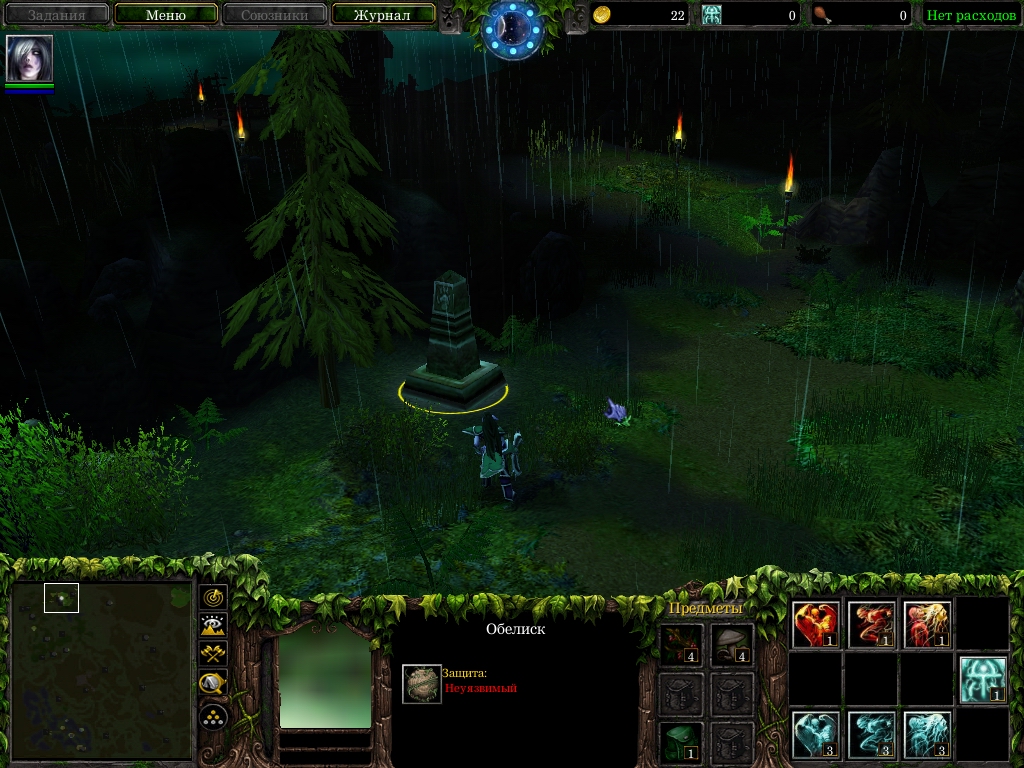Select the mushroom item slot
Image resolution: width=1024 pixels, height=768 pixels.
732,645
